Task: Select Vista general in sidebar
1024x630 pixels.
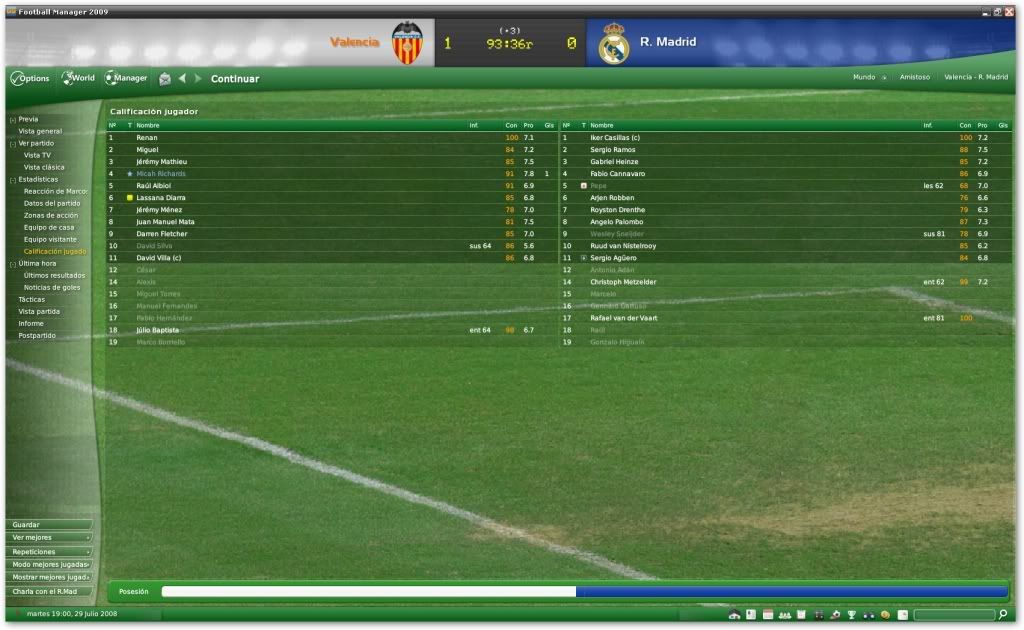Action: (x=40, y=131)
